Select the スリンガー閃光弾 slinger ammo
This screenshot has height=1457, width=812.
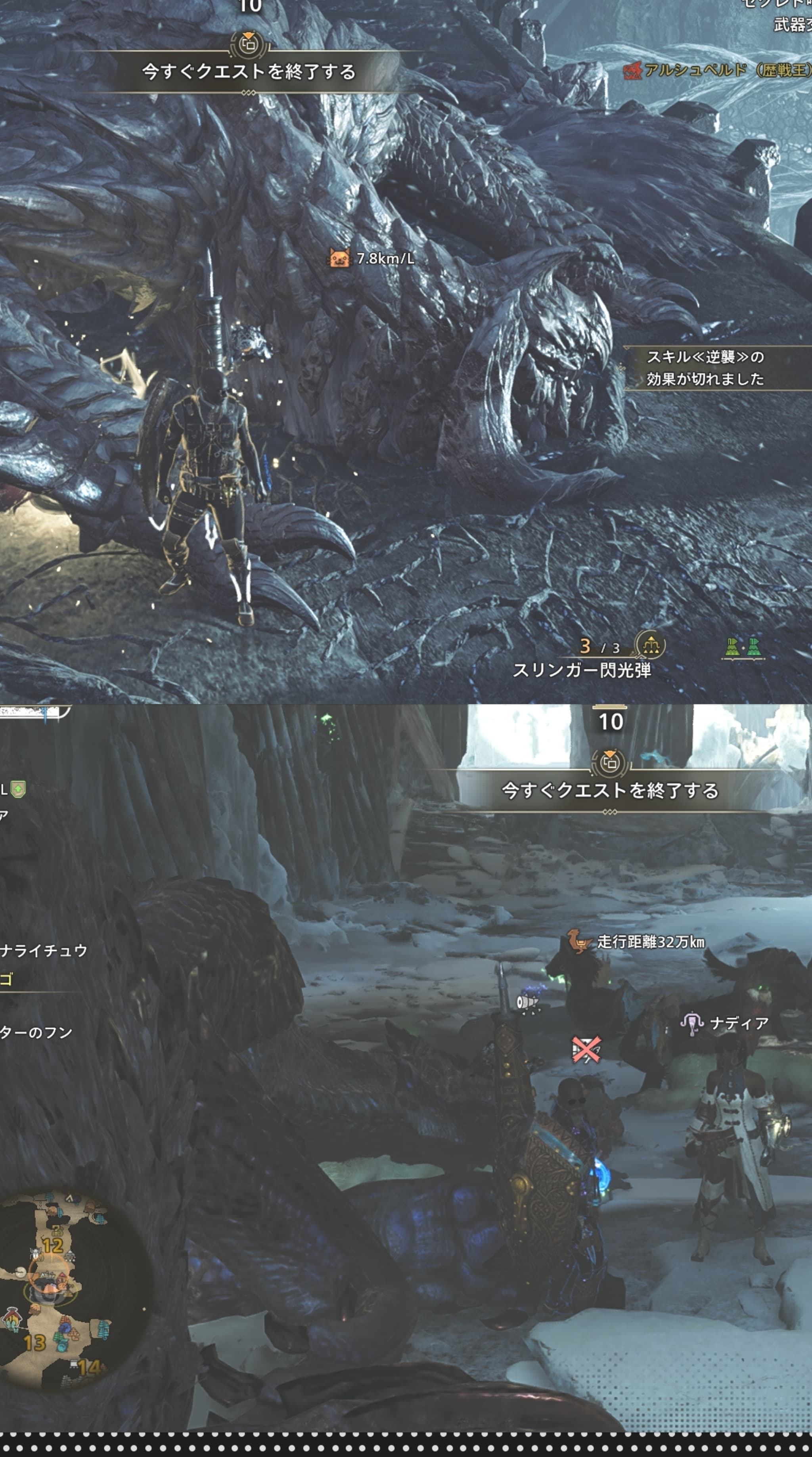[x=581, y=671]
